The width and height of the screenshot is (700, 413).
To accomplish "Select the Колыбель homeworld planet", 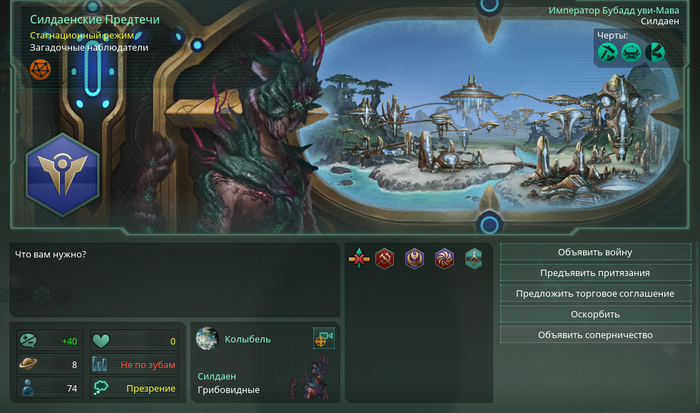I will 207,339.
